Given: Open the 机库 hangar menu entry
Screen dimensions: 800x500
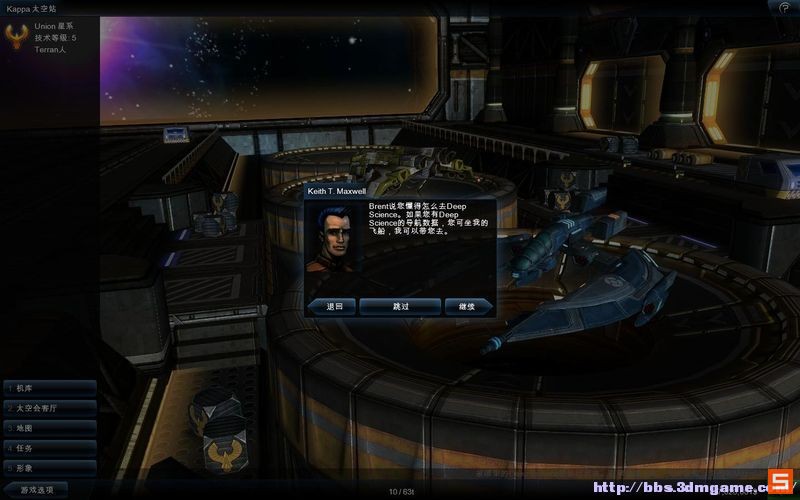Looking at the screenshot, I should coord(49,387).
